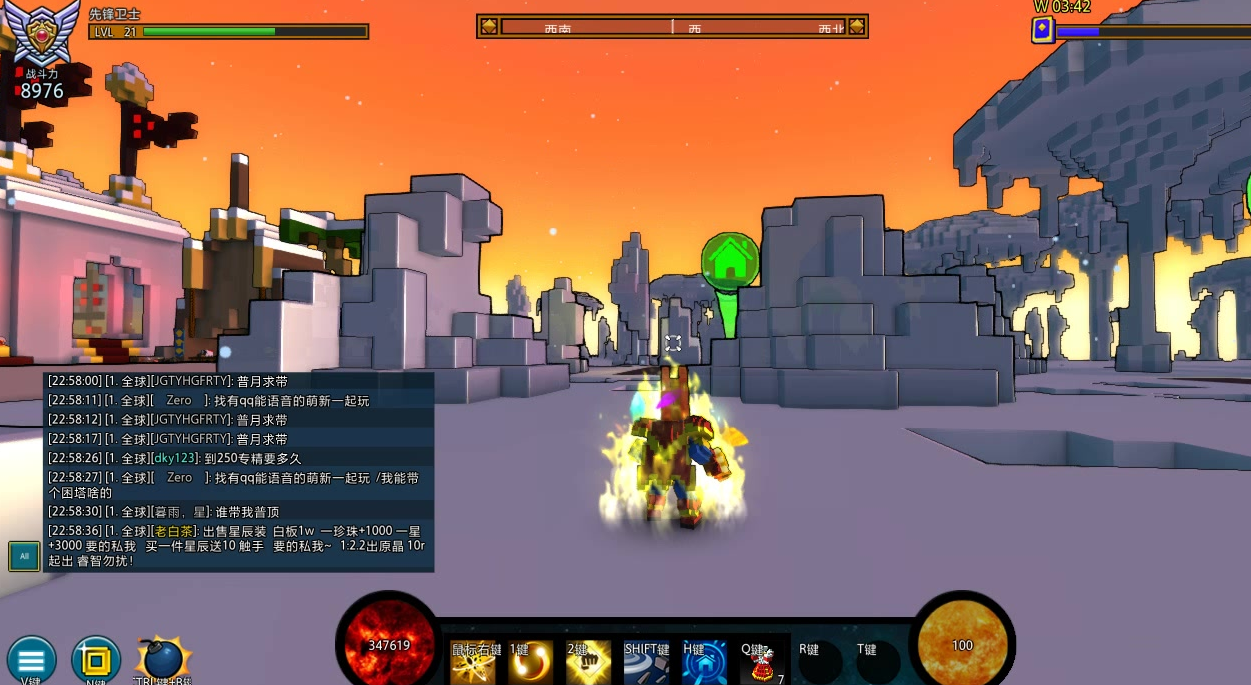Throw a bomb using the bomb icon
Viewport: 1251px width, 685px height.
pyautogui.click(x=161, y=659)
